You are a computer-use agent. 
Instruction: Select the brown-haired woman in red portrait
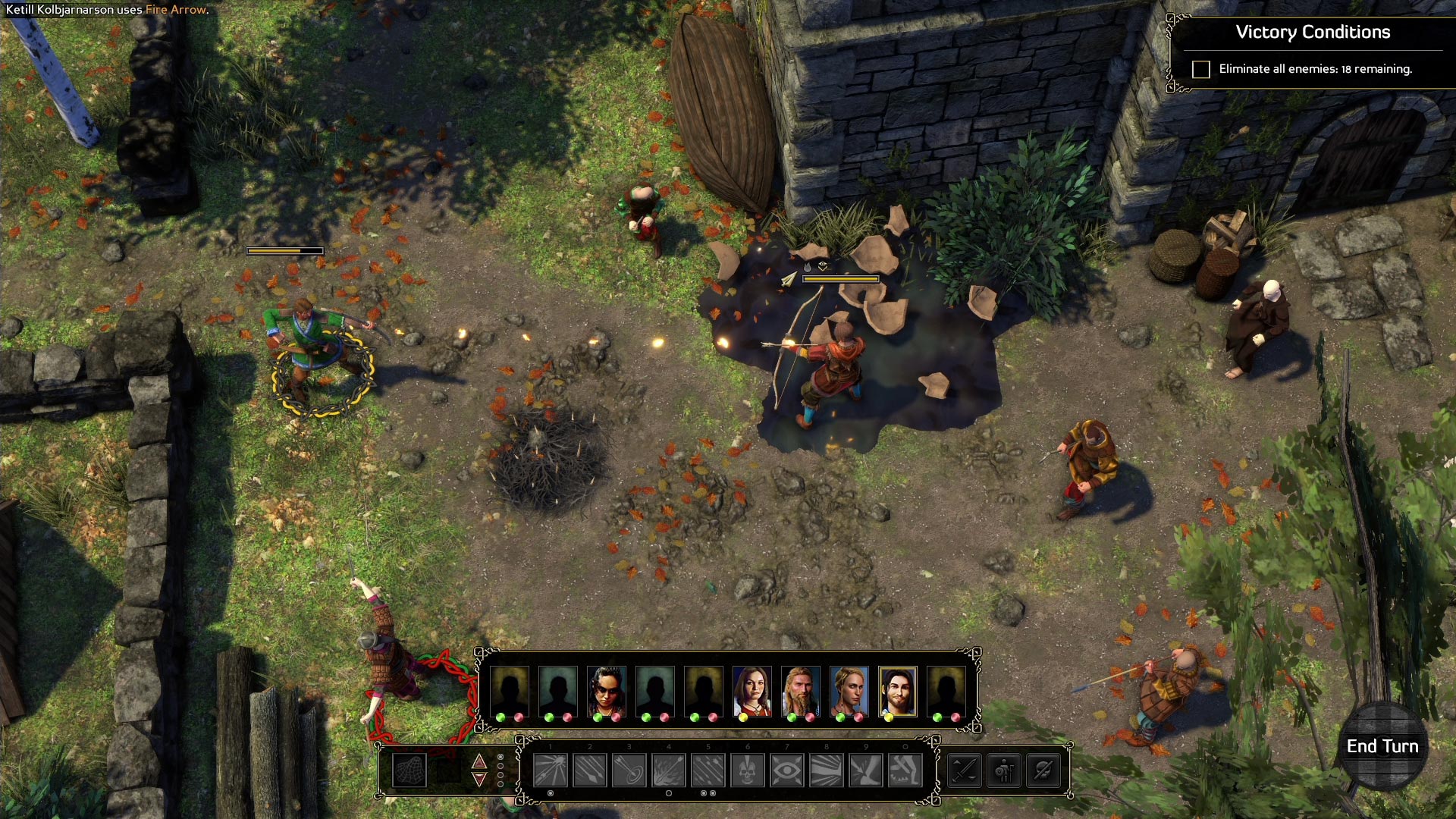point(752,691)
